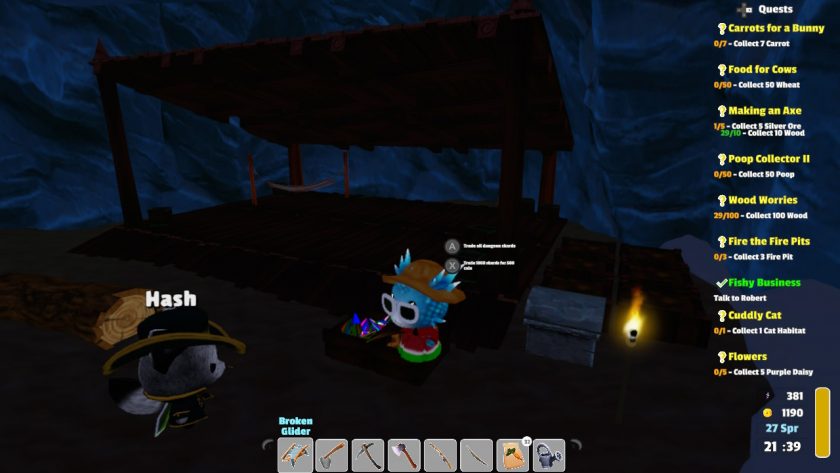Open the Carrots for a Bunny quest
Screen dimensions: 840x473
point(776,29)
